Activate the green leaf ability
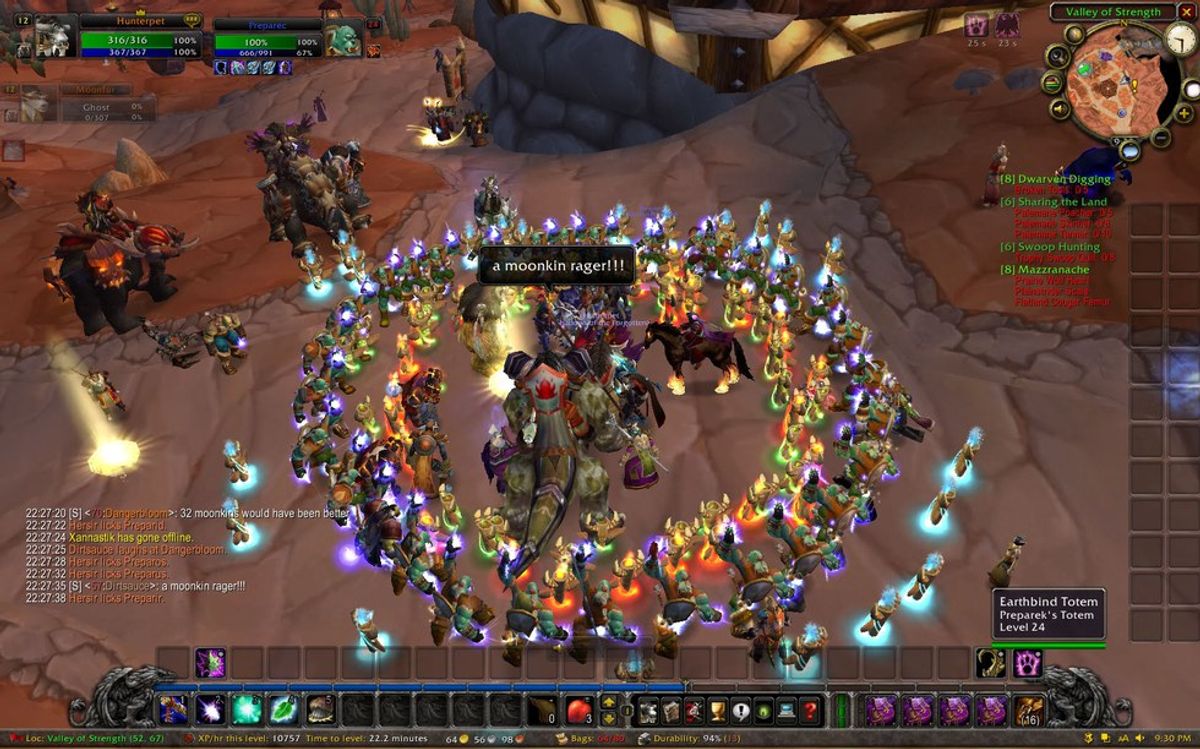The width and height of the screenshot is (1200, 749). [285, 710]
